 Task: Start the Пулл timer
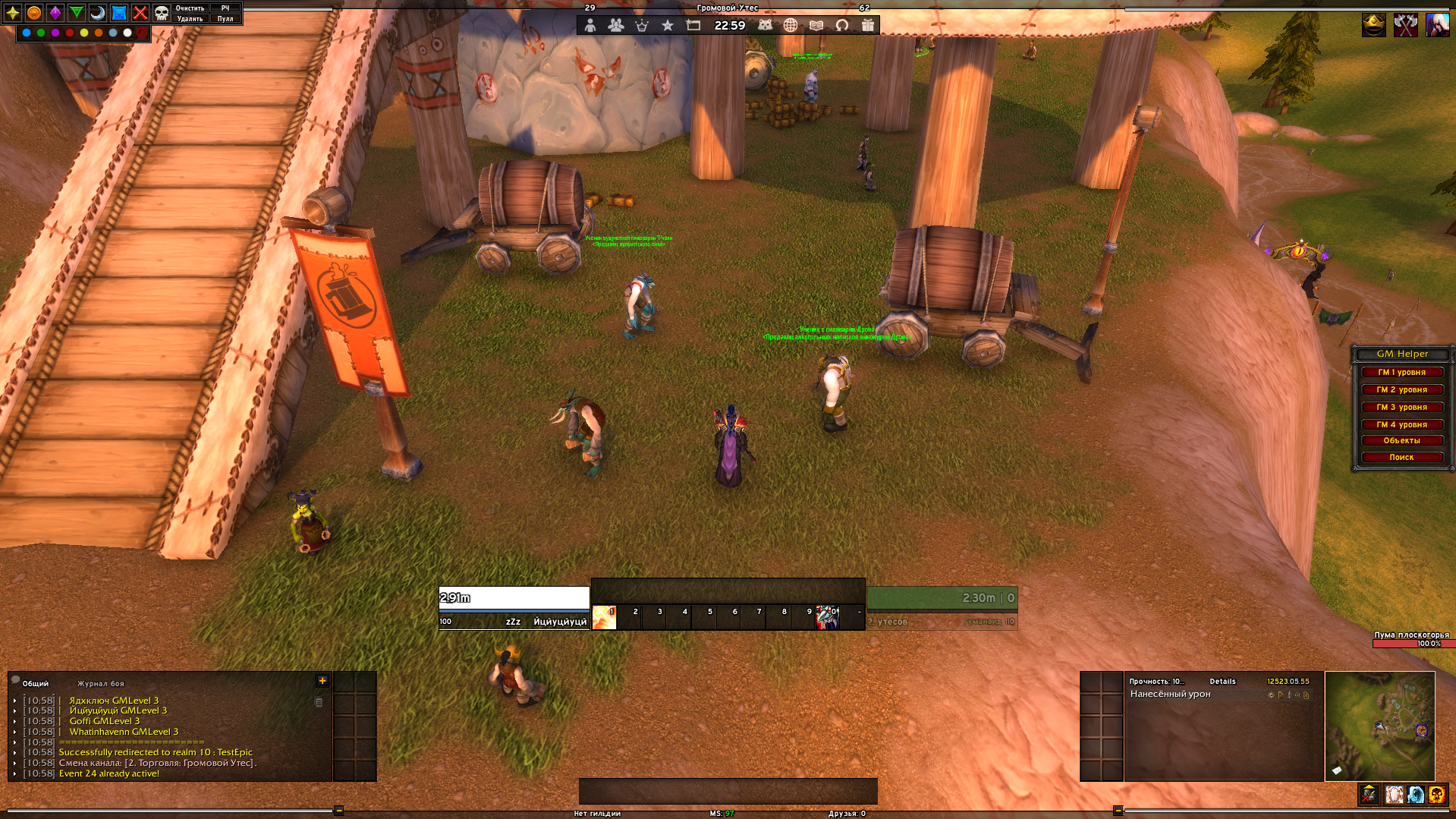click(x=225, y=19)
